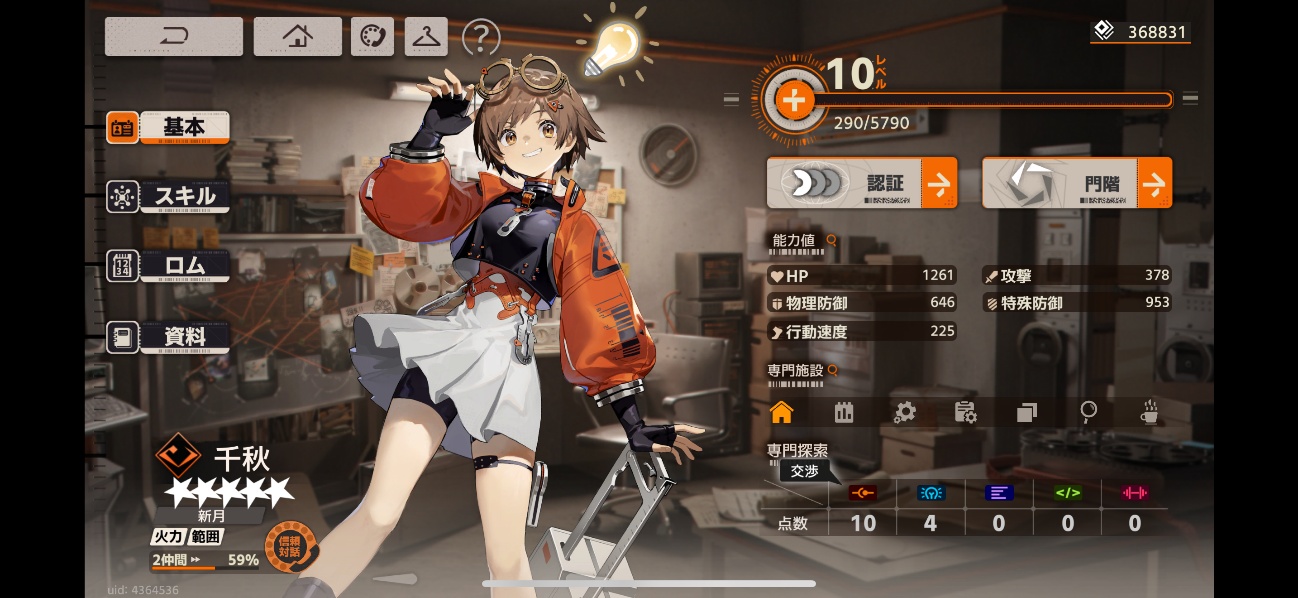
Task: Inspect the 能力値 magnifier info icon
Action: (831, 241)
